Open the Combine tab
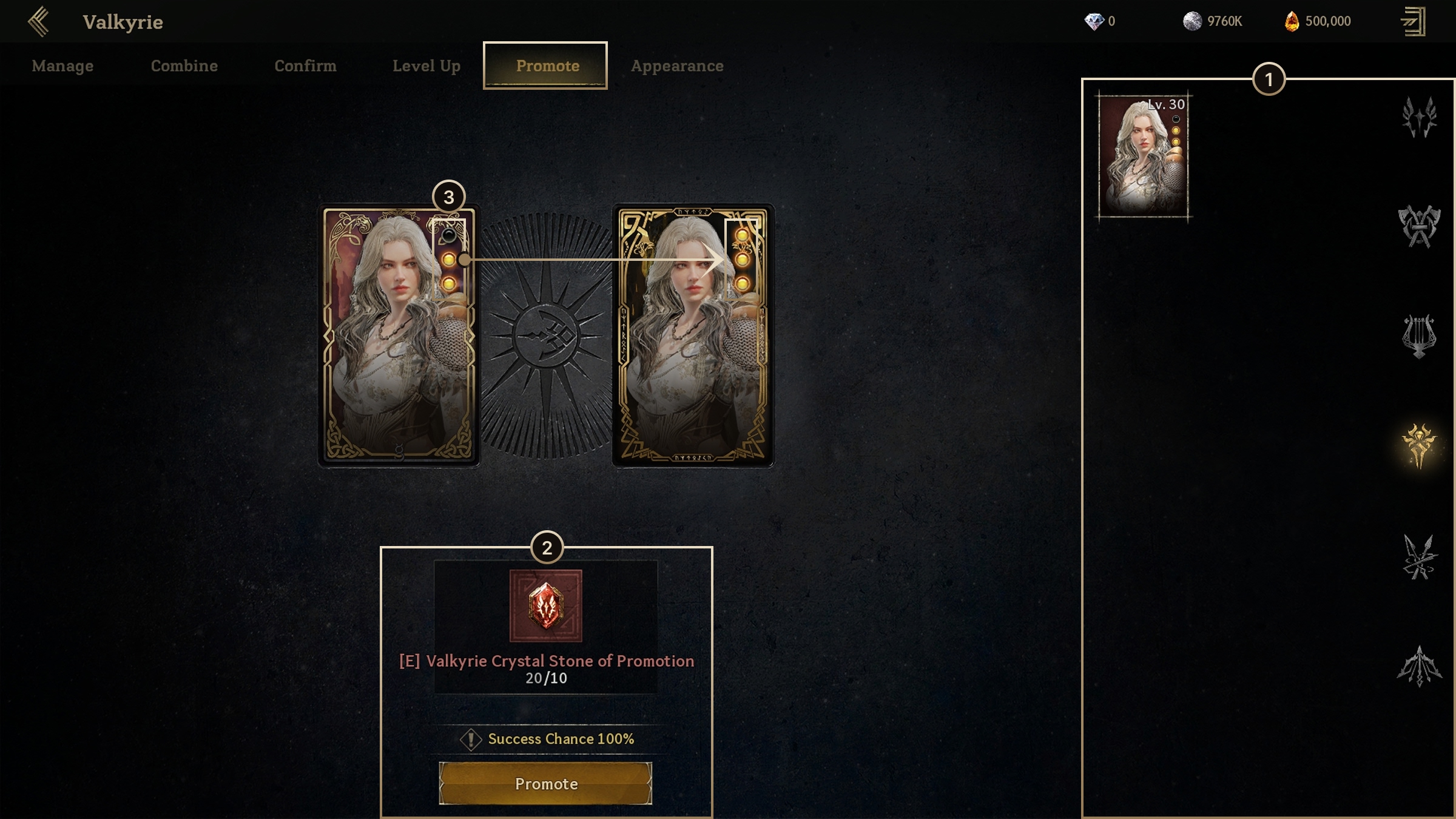Screen dimensions: 1456x819 coord(184,66)
